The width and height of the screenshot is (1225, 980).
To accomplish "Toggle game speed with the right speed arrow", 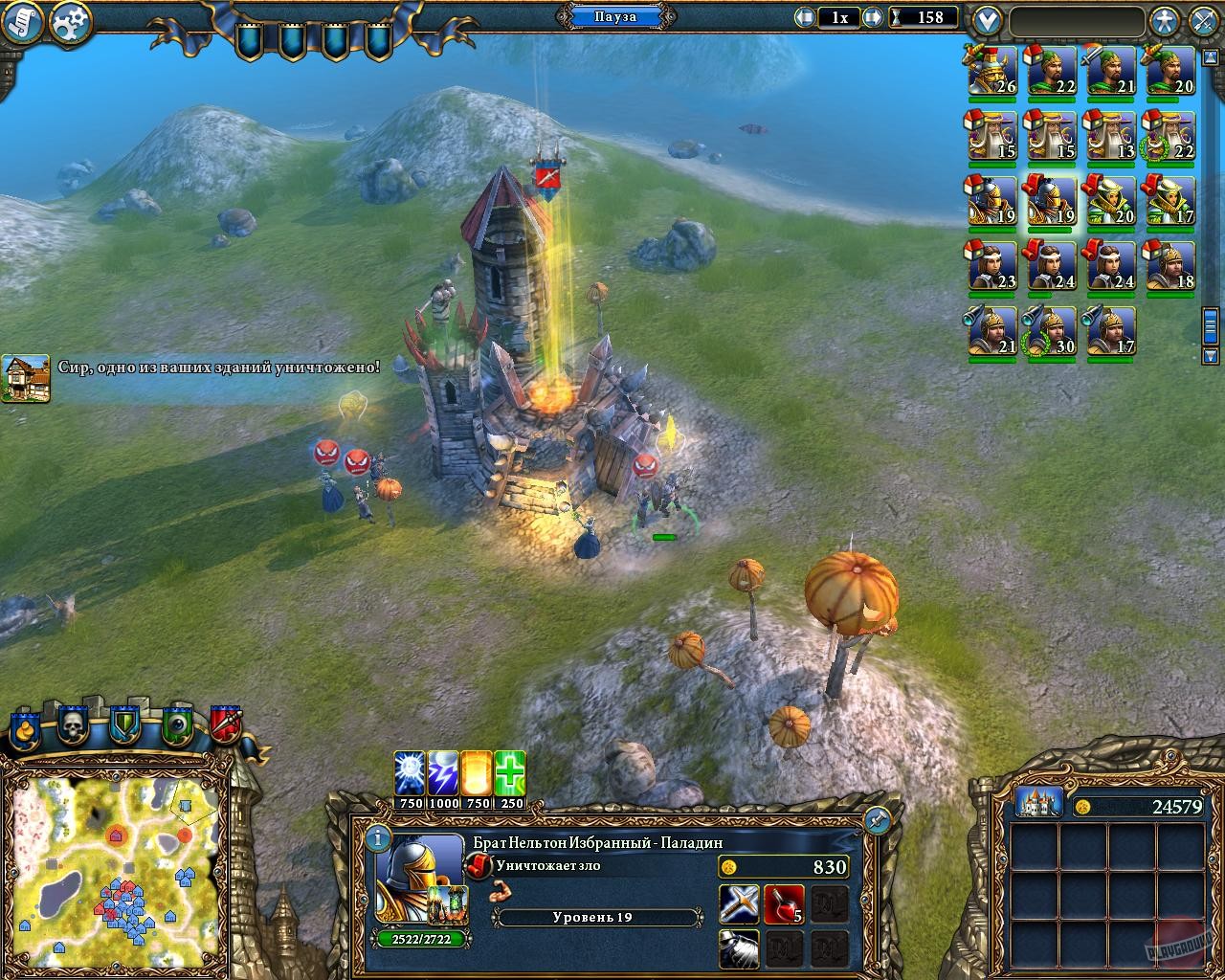I will (871, 16).
